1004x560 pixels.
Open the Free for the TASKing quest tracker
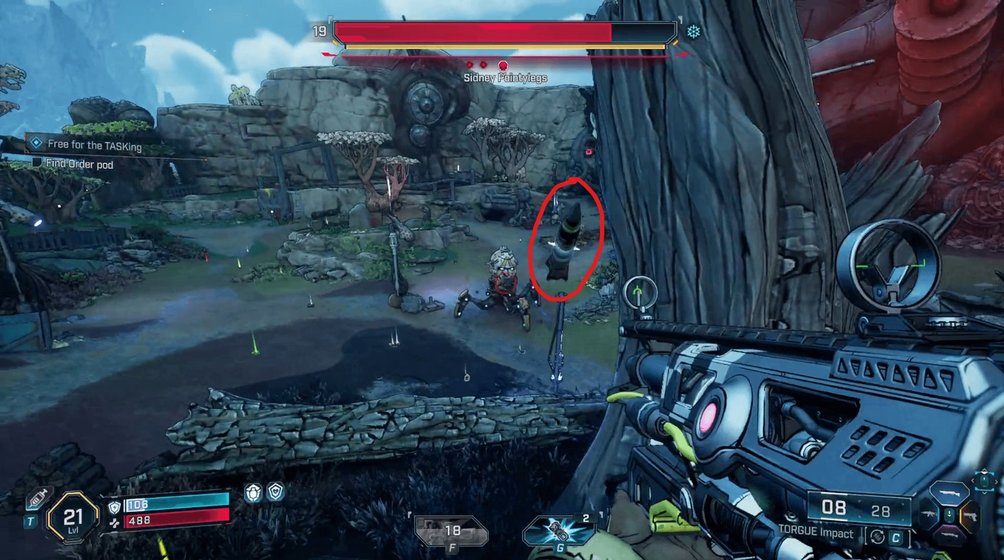[x=93, y=145]
